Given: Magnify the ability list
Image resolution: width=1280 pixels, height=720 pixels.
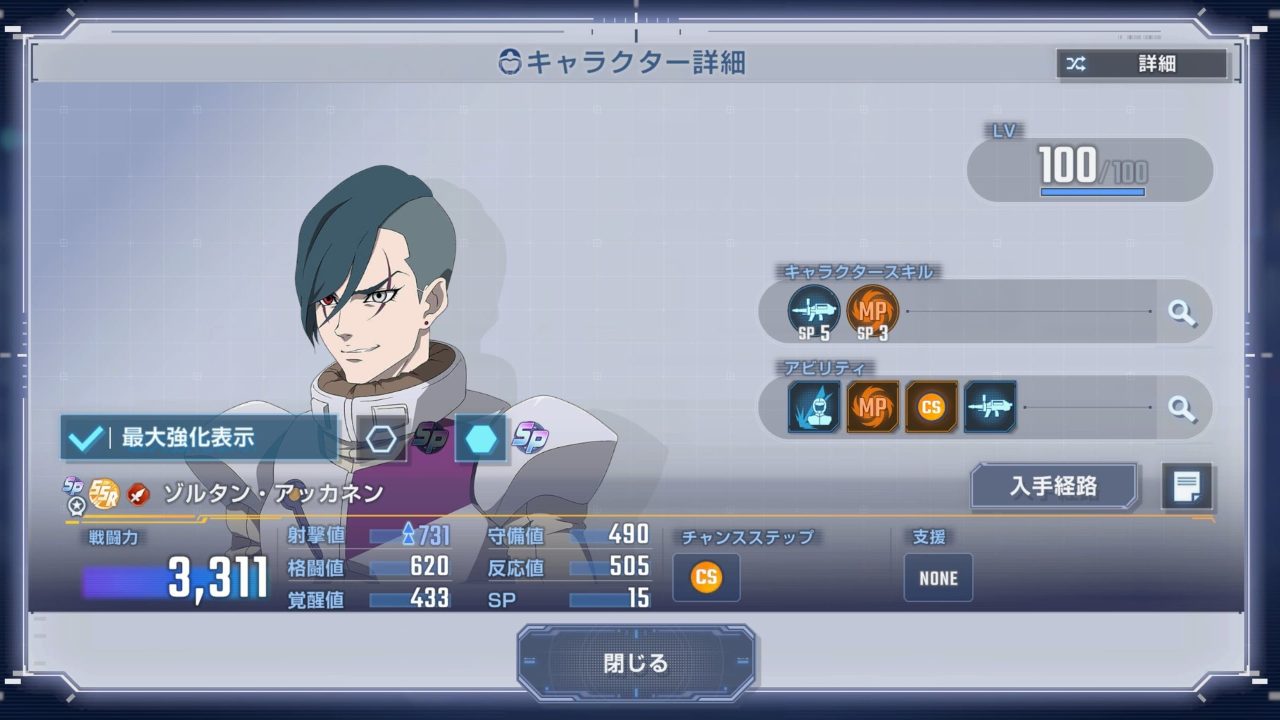Looking at the screenshot, I should click(x=1182, y=407).
